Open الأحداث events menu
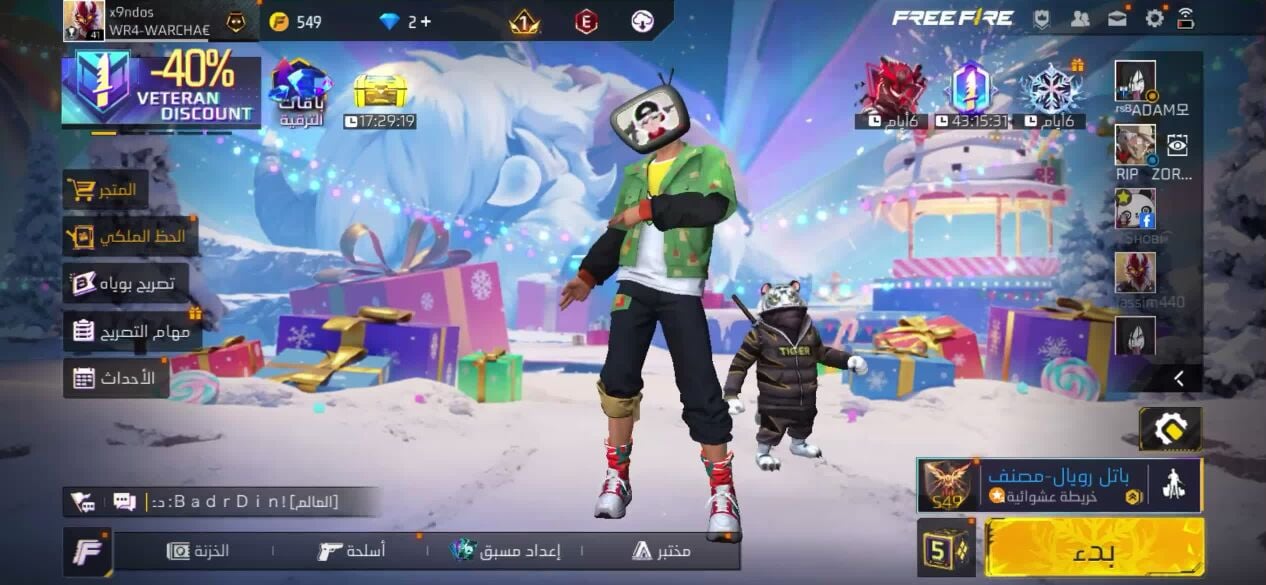Viewport: 1266px width, 585px height. 115,378
